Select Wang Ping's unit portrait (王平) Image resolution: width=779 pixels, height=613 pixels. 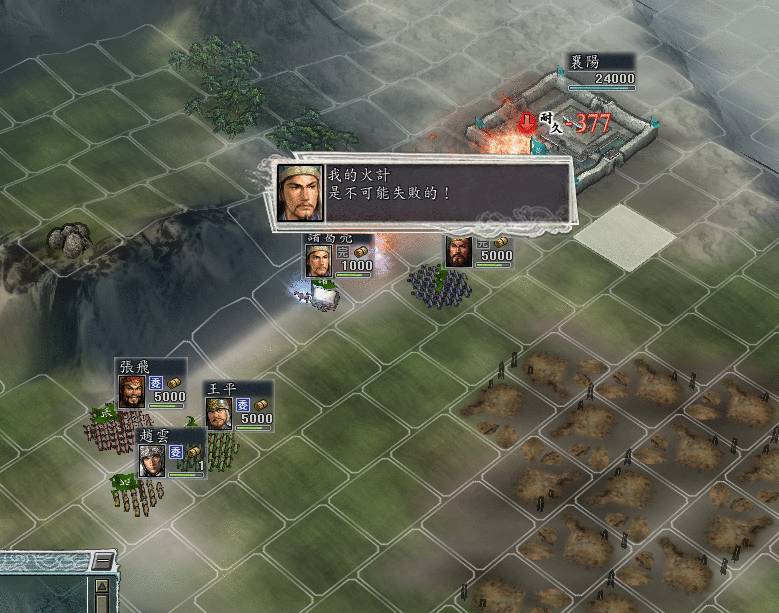[219, 413]
